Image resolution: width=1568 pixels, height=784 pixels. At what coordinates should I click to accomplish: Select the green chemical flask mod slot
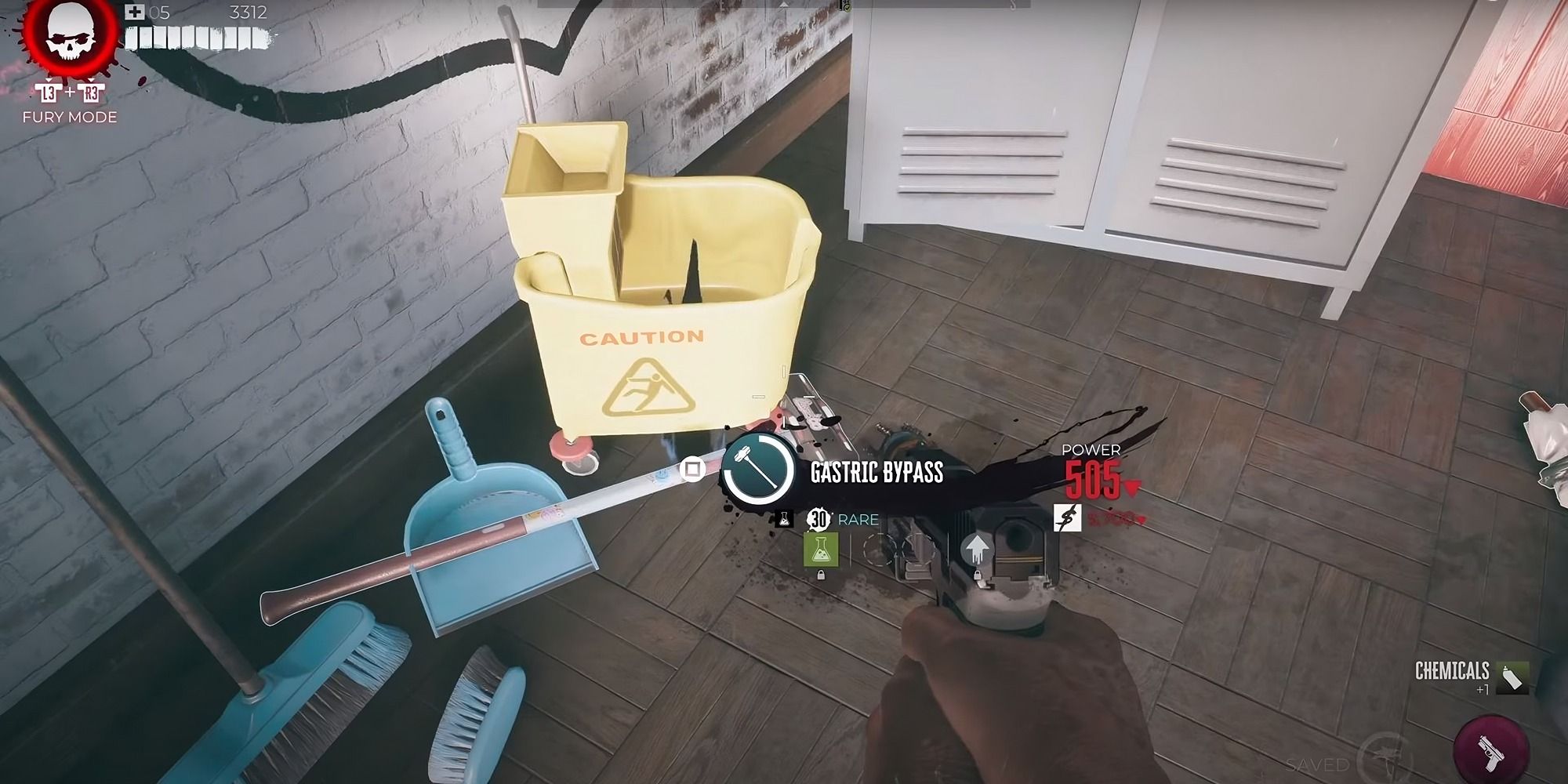[821, 550]
